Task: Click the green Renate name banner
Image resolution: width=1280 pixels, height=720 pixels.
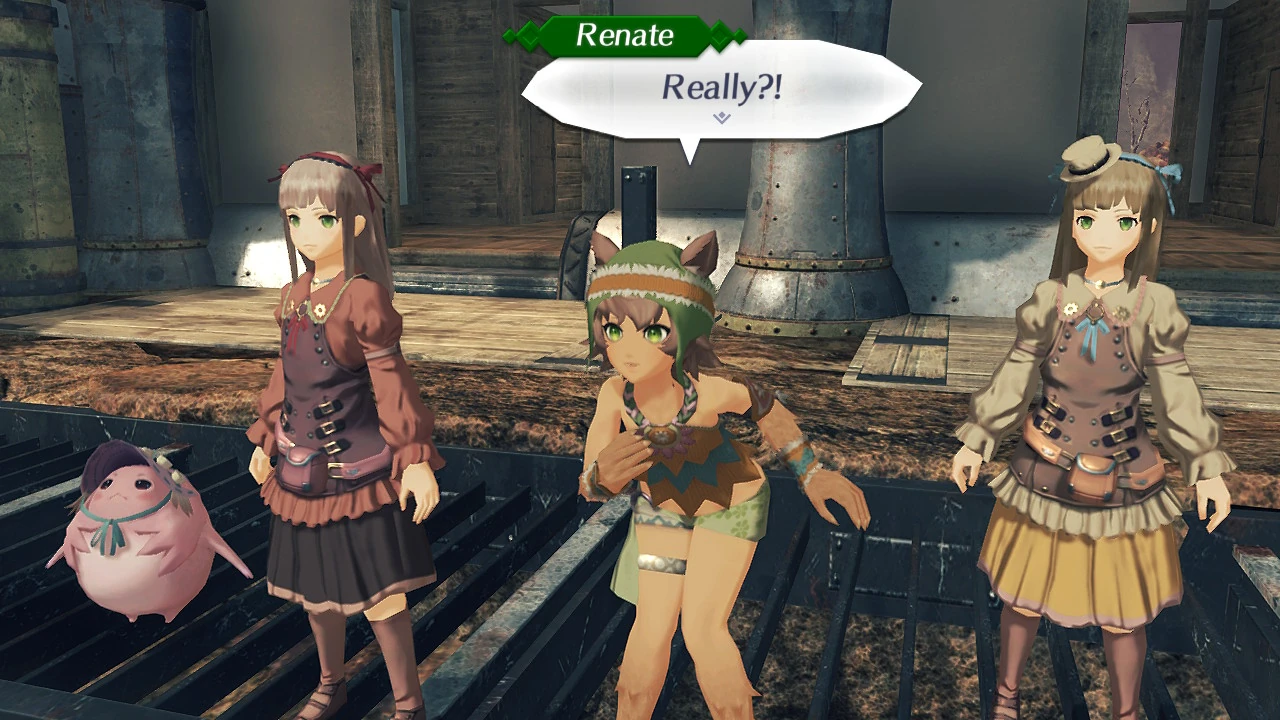Action: [623, 36]
